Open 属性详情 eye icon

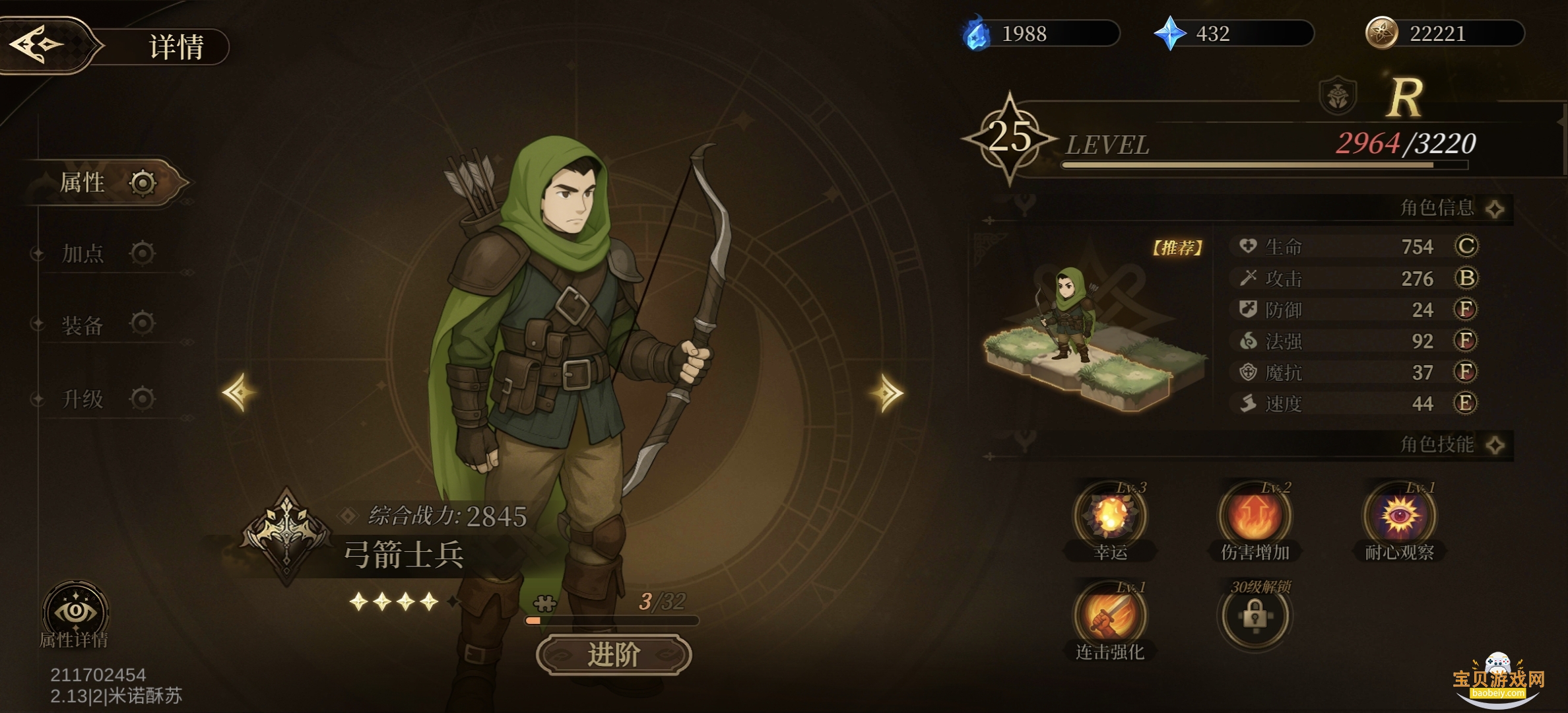[75, 612]
